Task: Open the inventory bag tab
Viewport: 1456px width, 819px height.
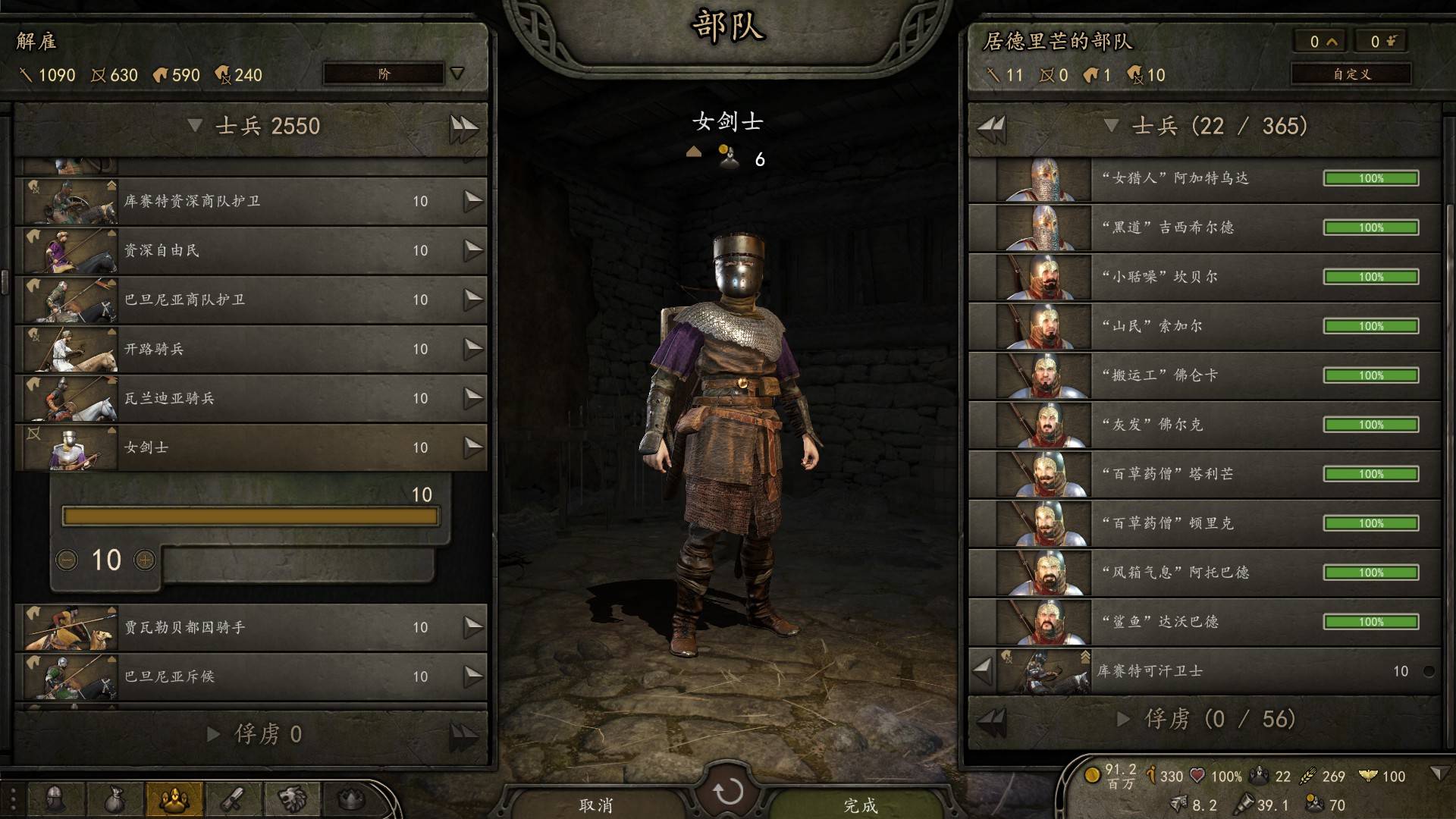Action: (115, 799)
